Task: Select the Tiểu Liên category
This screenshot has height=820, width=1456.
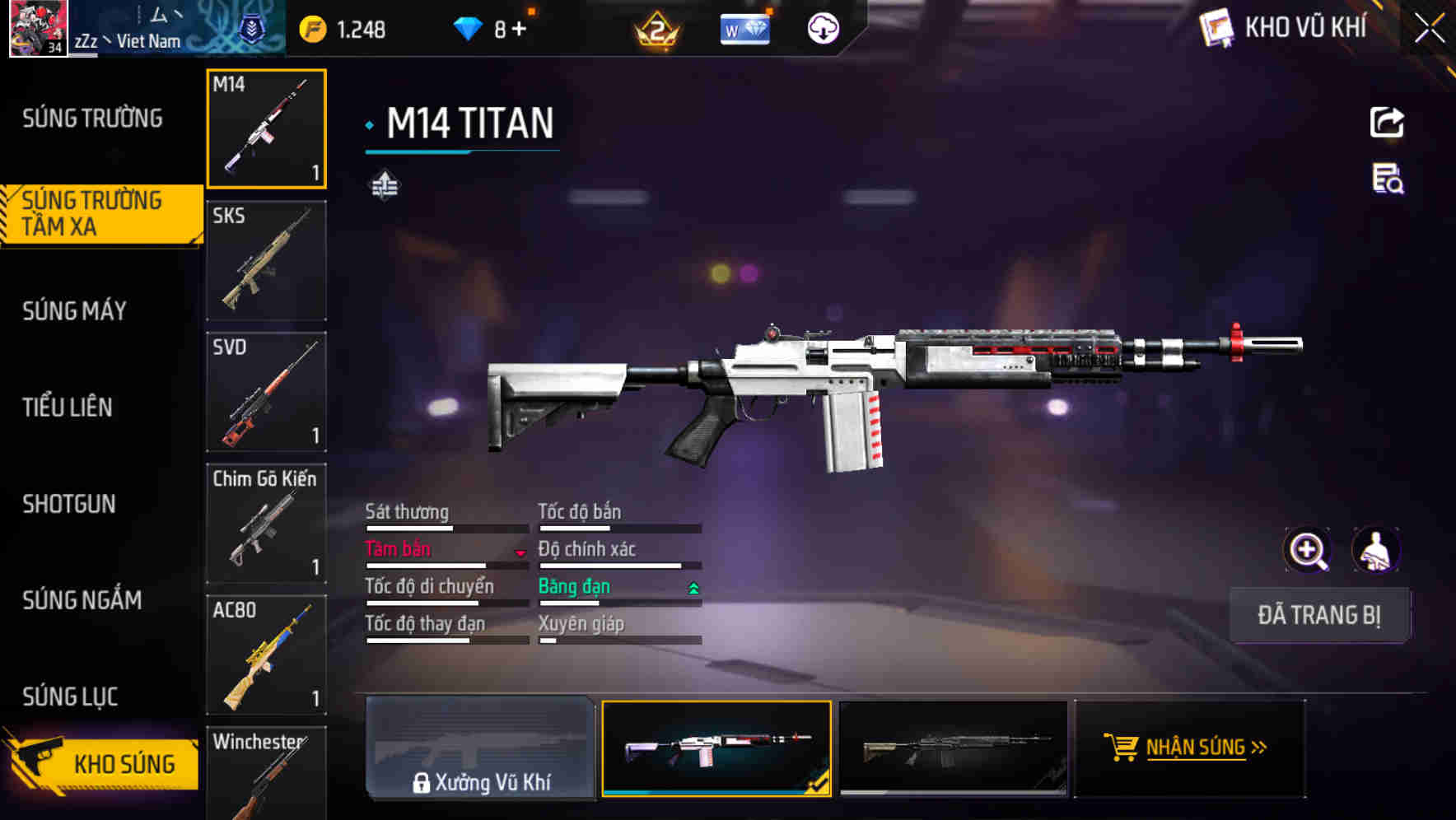Action: pos(68,407)
